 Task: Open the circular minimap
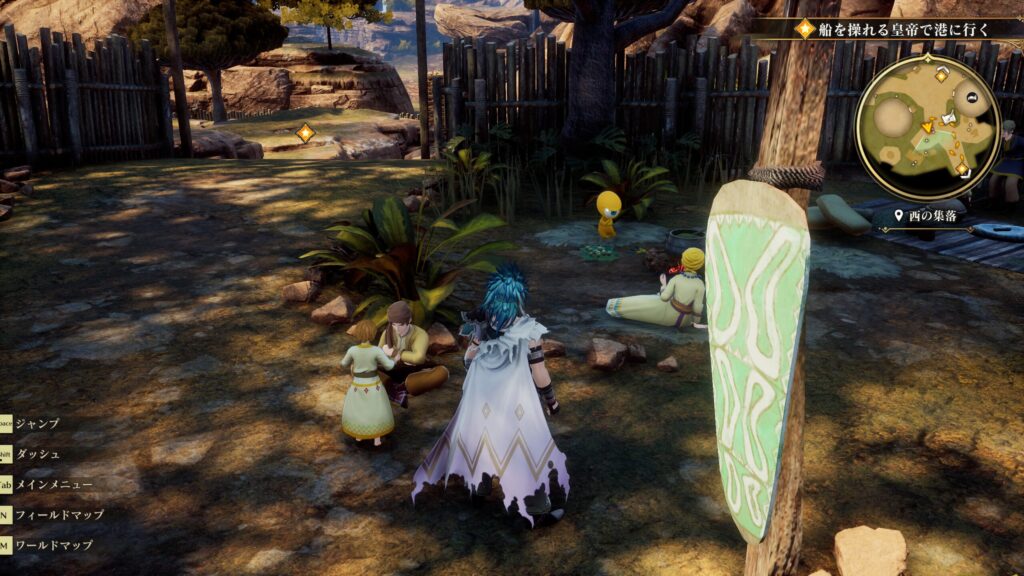[x=927, y=127]
